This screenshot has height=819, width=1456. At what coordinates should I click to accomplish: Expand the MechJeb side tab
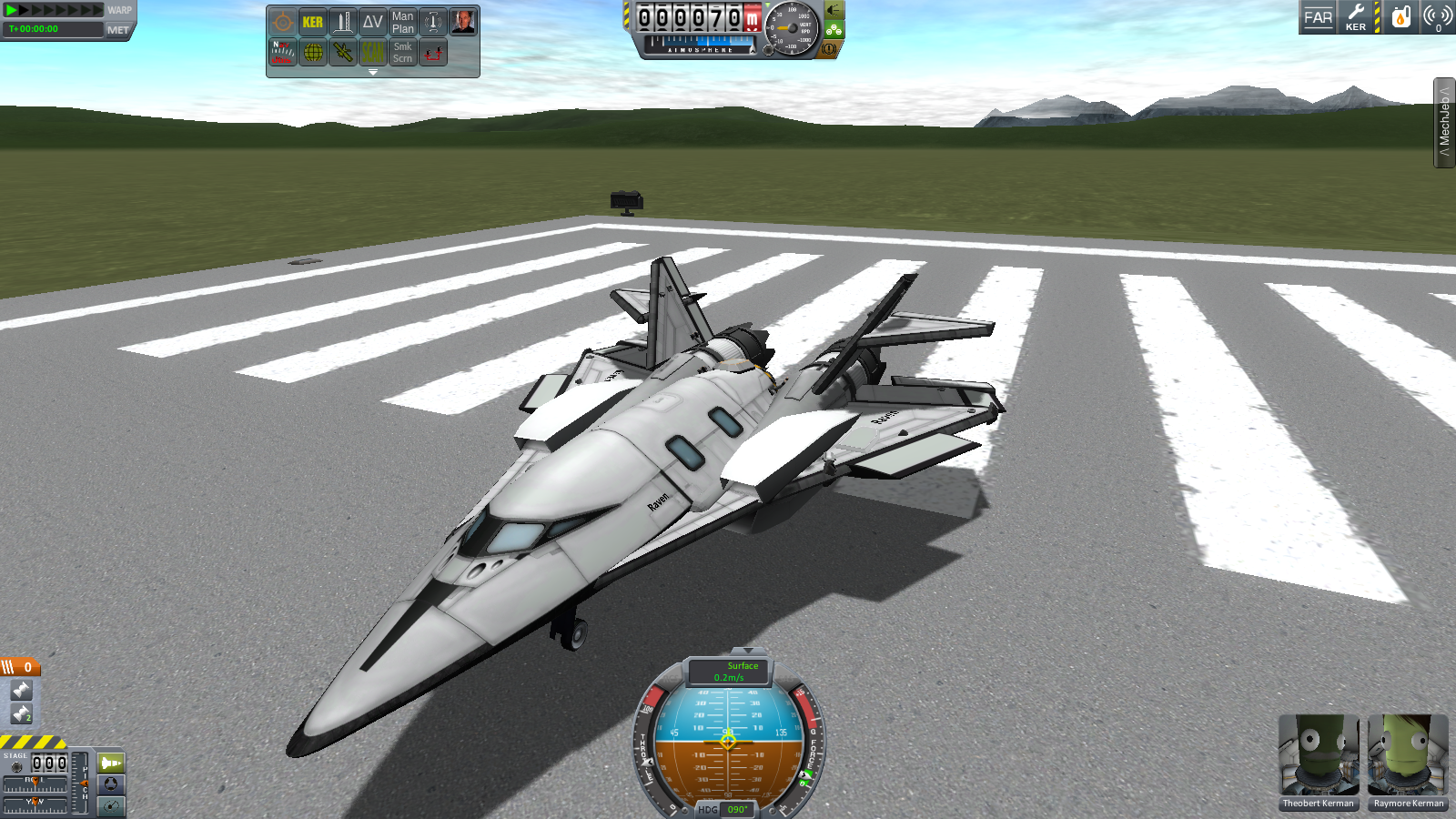[x=1444, y=123]
